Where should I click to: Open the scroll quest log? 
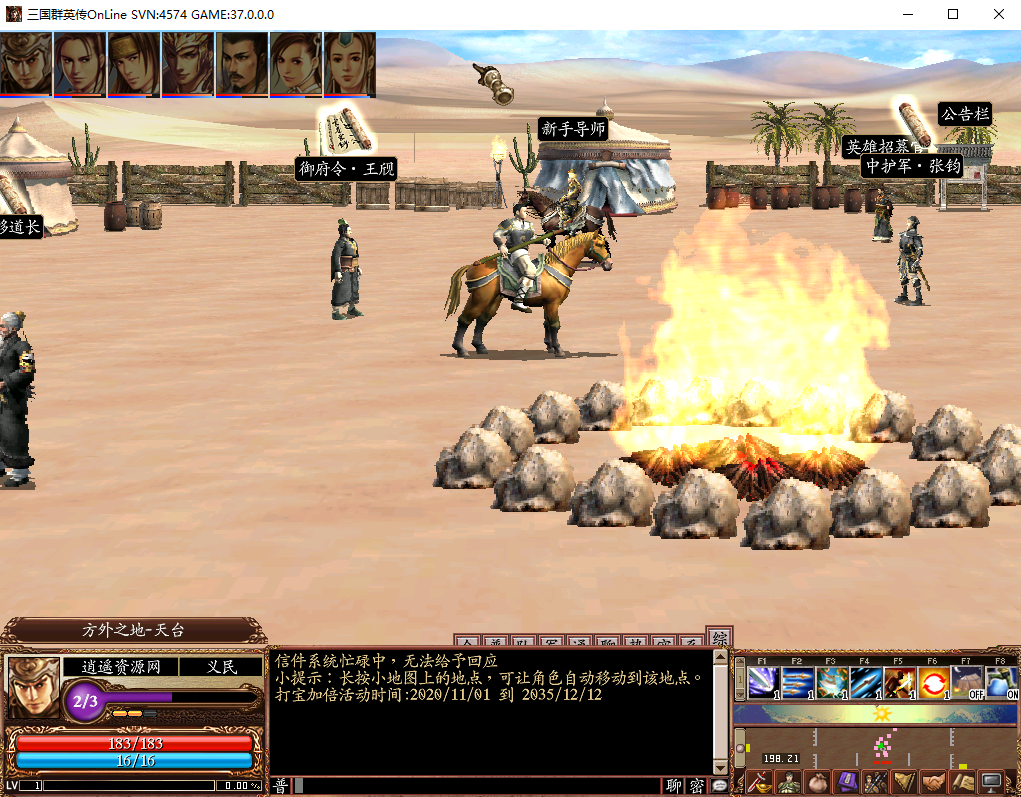point(963,782)
